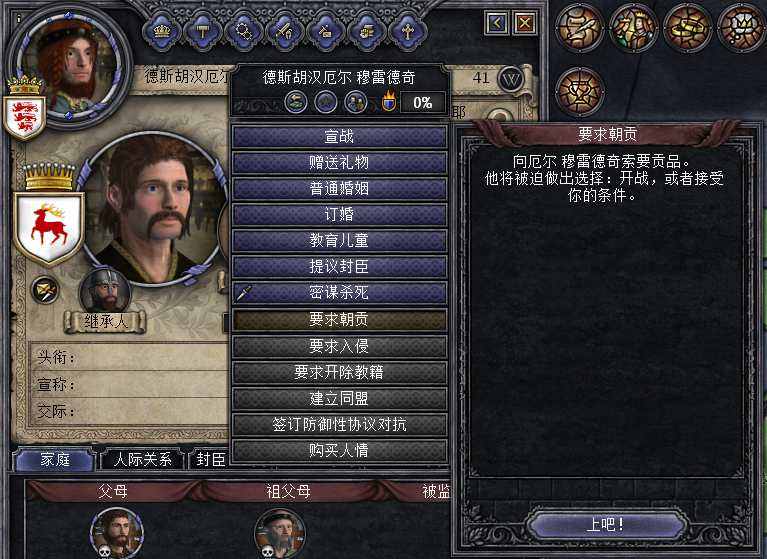Choose 普通婚姻 from the diplomacy list
This screenshot has width=767, height=559.
(339, 188)
